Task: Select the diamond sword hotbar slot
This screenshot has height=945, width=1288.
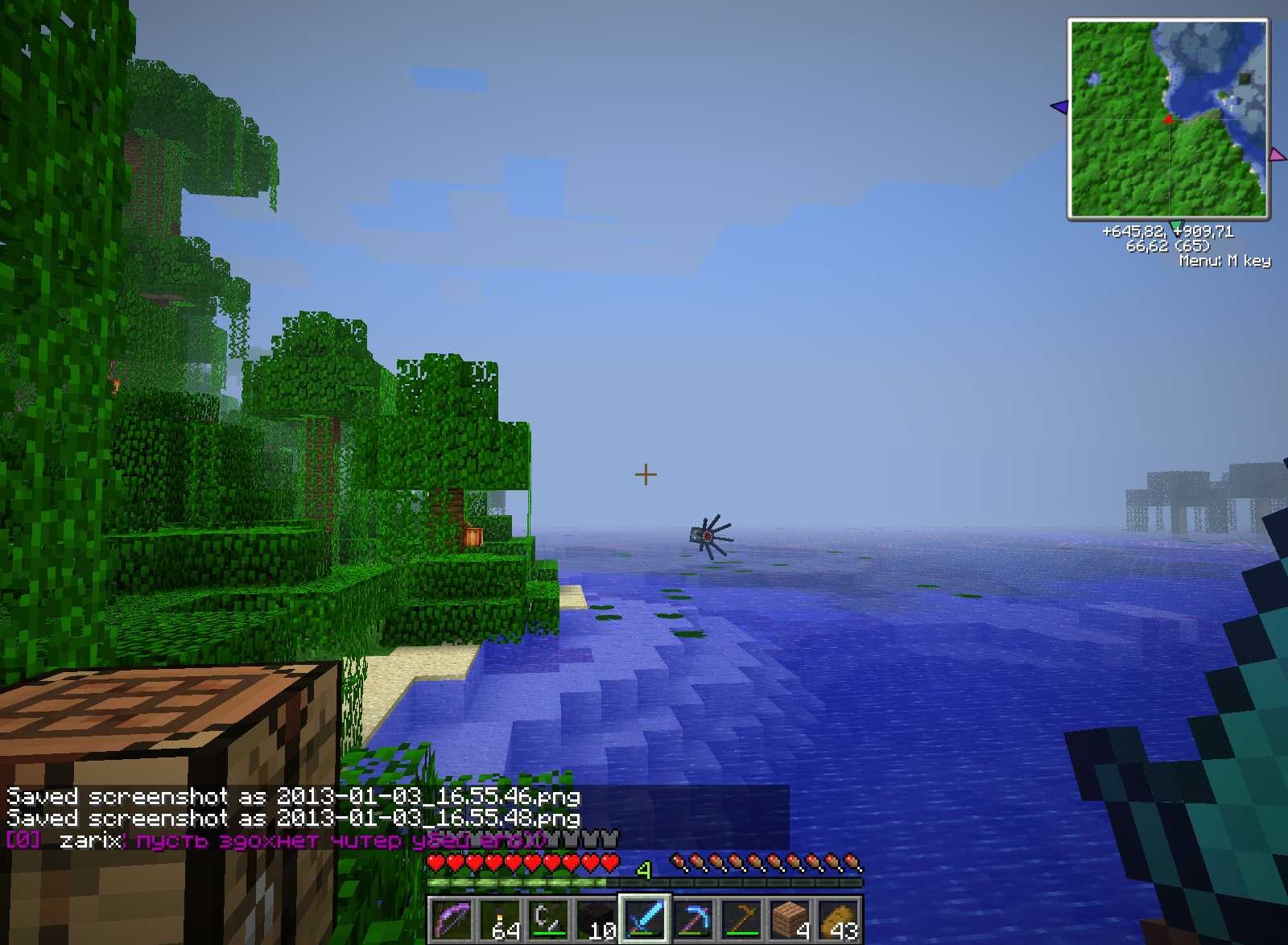Action: tap(645, 918)
